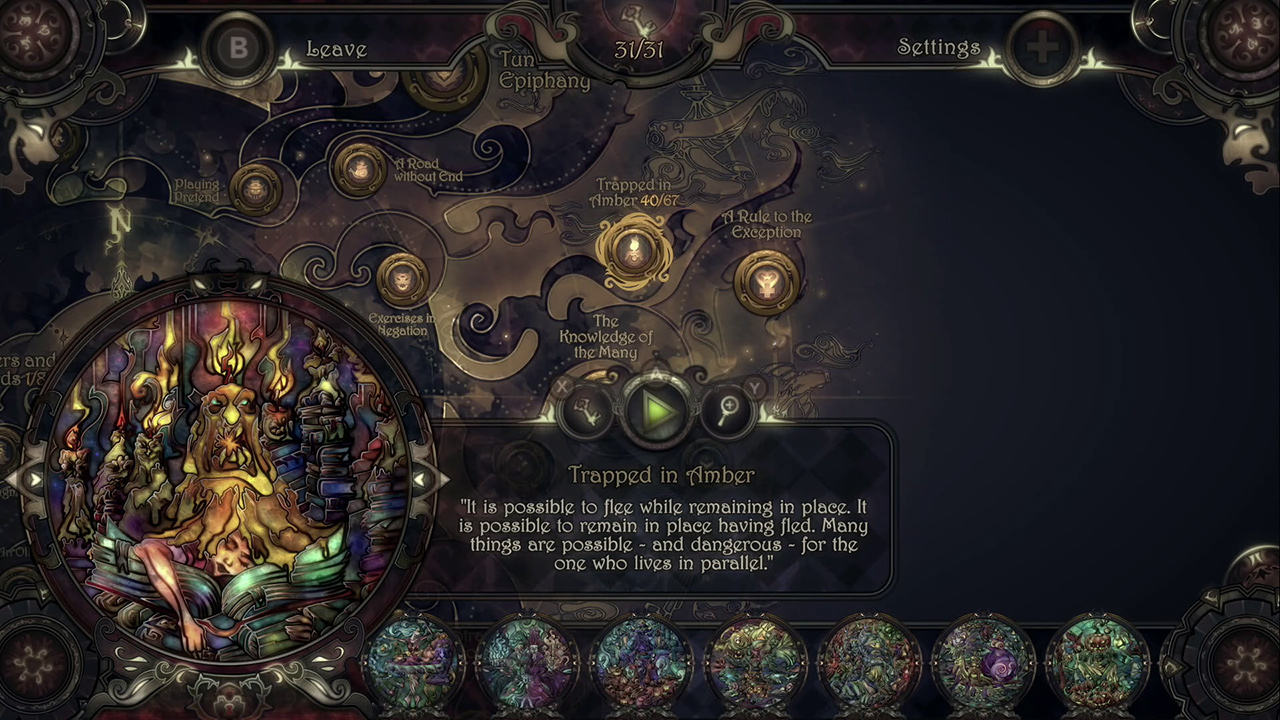The width and height of the screenshot is (1280, 720).
Task: Open the A Road without End node
Action: coord(358,170)
